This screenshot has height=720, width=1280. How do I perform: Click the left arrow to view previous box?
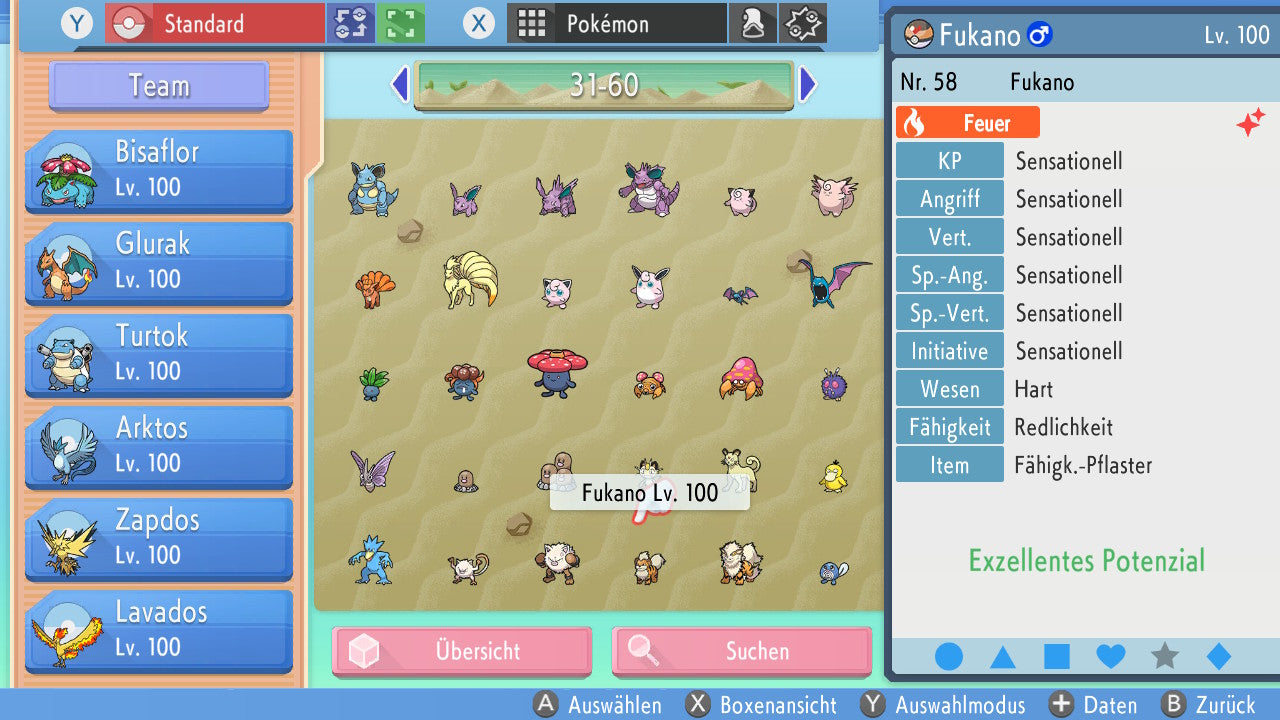399,84
